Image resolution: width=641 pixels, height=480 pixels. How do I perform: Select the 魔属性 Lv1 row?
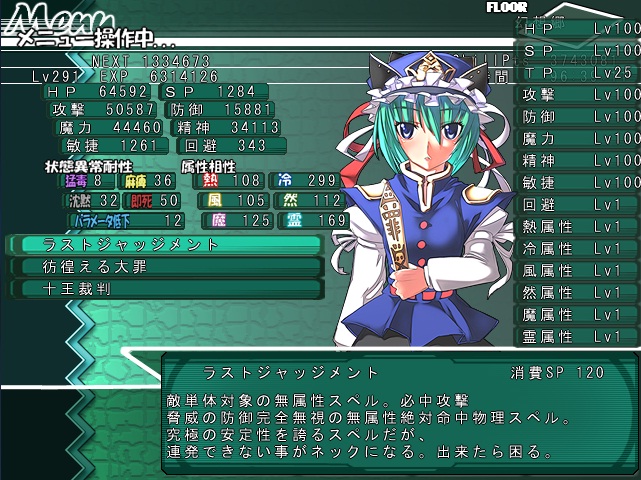578,314
